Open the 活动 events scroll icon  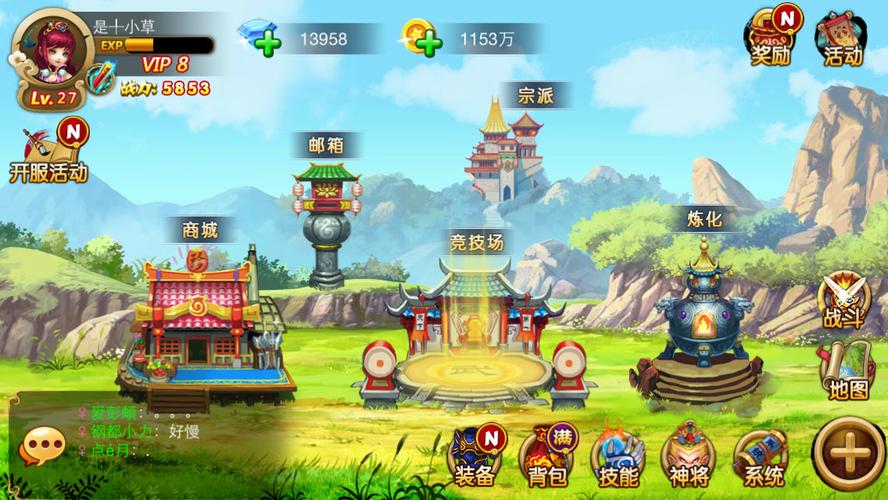click(842, 38)
